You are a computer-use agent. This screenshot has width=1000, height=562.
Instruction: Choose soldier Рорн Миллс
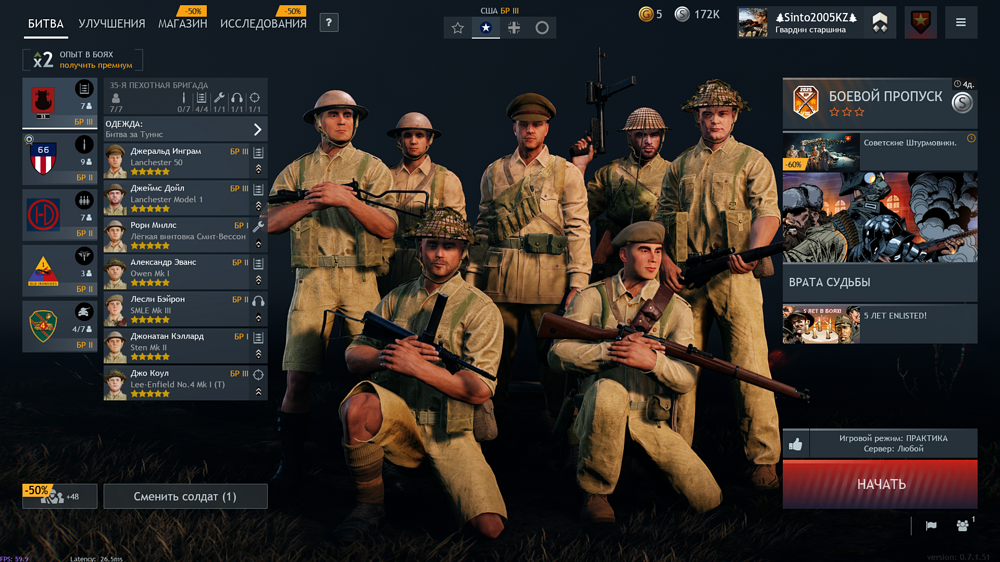pyautogui.click(x=175, y=231)
